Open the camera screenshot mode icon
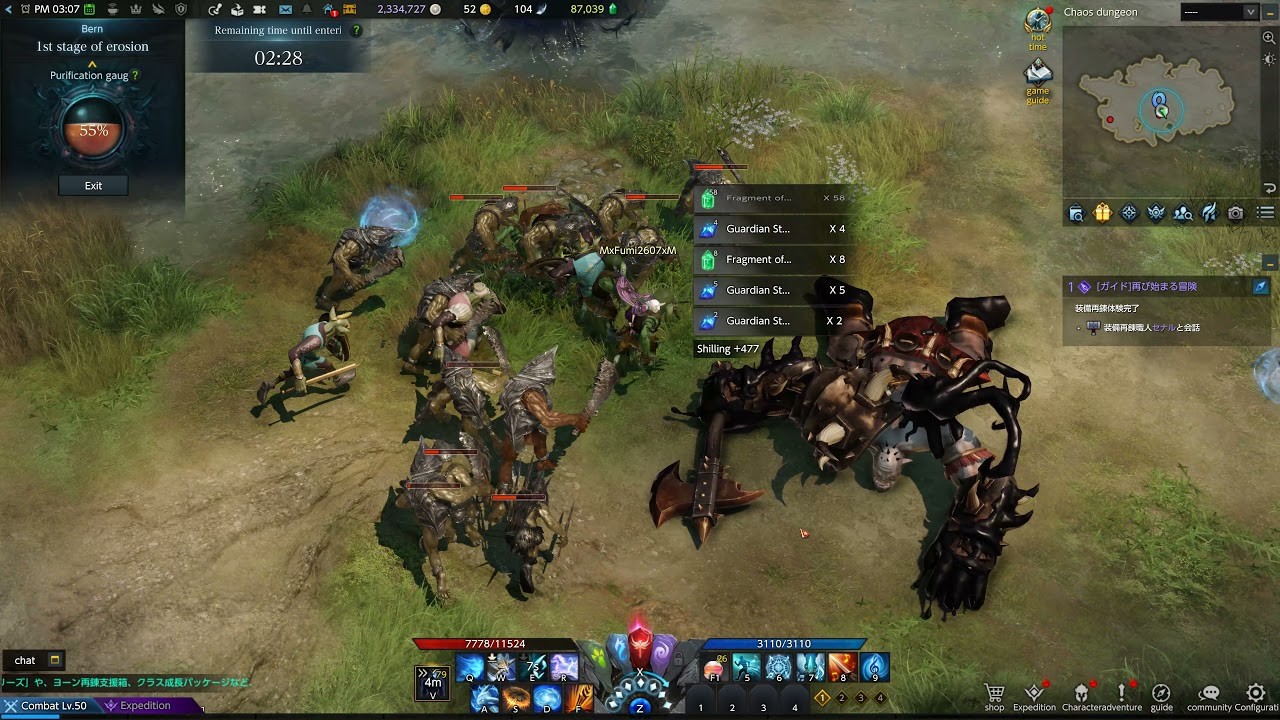The width and height of the screenshot is (1280, 720). pyautogui.click(x=1236, y=213)
